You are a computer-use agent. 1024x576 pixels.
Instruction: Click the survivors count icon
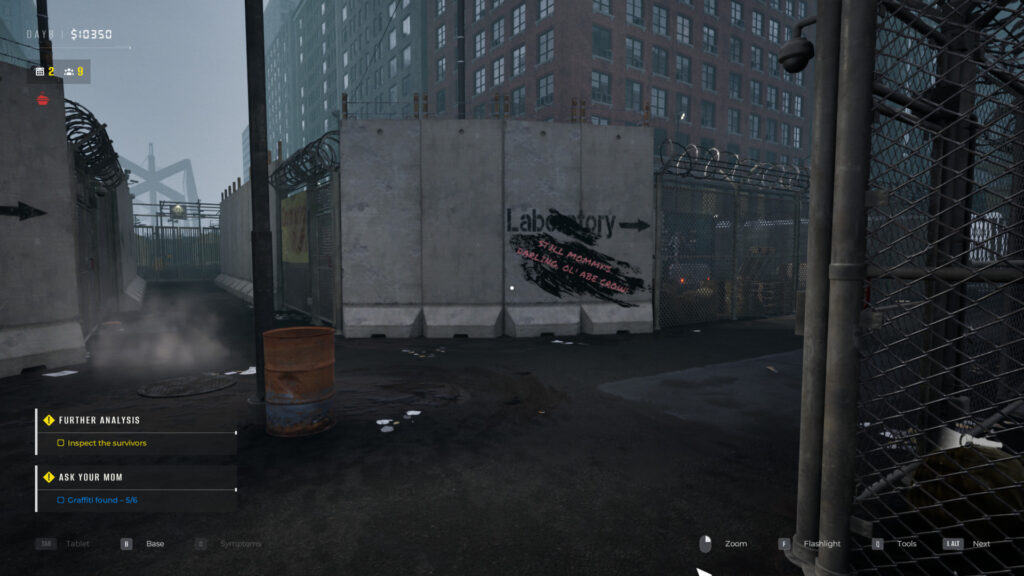pyautogui.click(x=68, y=72)
